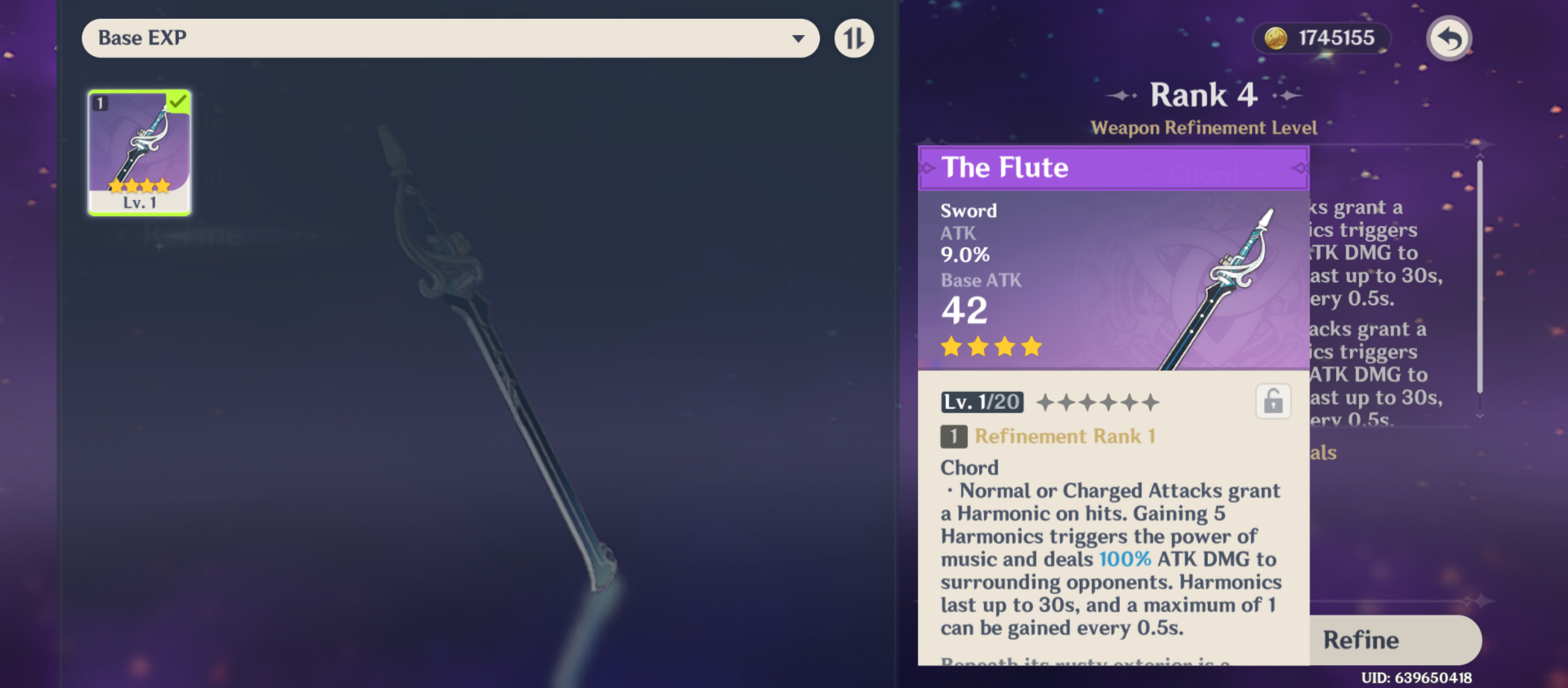The image size is (1568, 688).
Task: Tap the green checkmark on the selected material
Action: 179,100
